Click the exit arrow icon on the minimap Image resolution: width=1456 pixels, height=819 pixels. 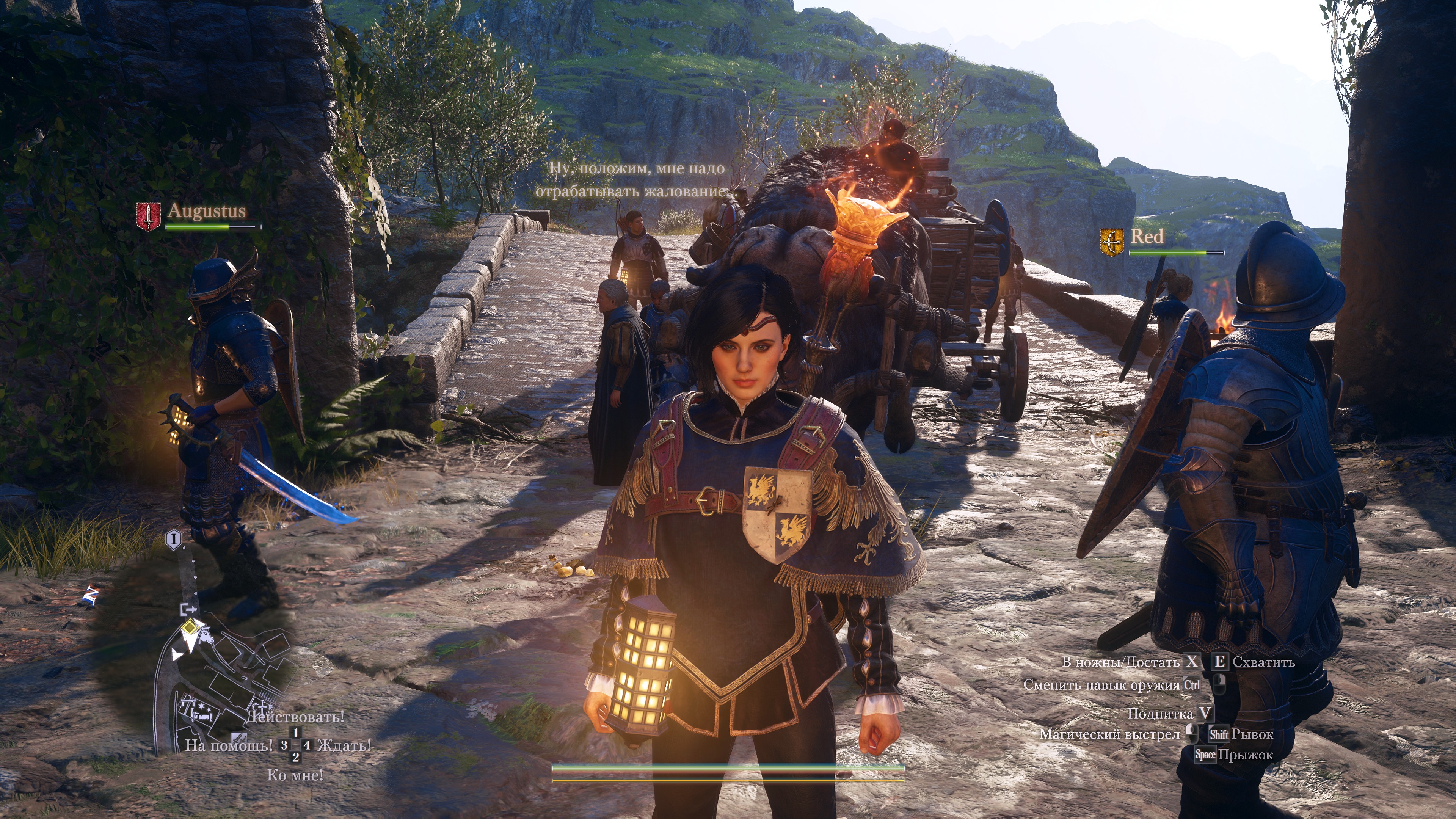pyautogui.click(x=188, y=609)
